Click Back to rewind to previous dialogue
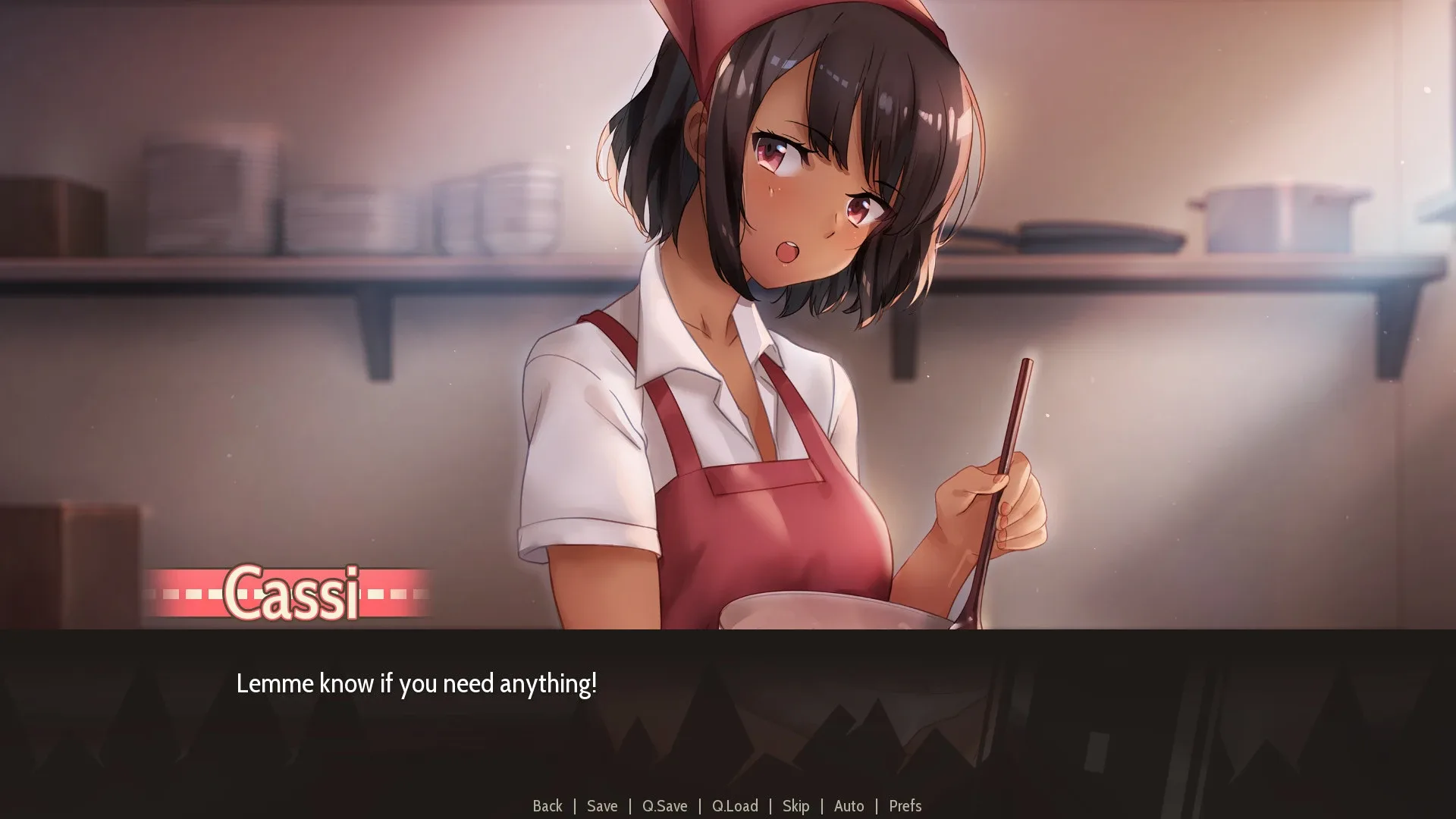 click(x=548, y=806)
